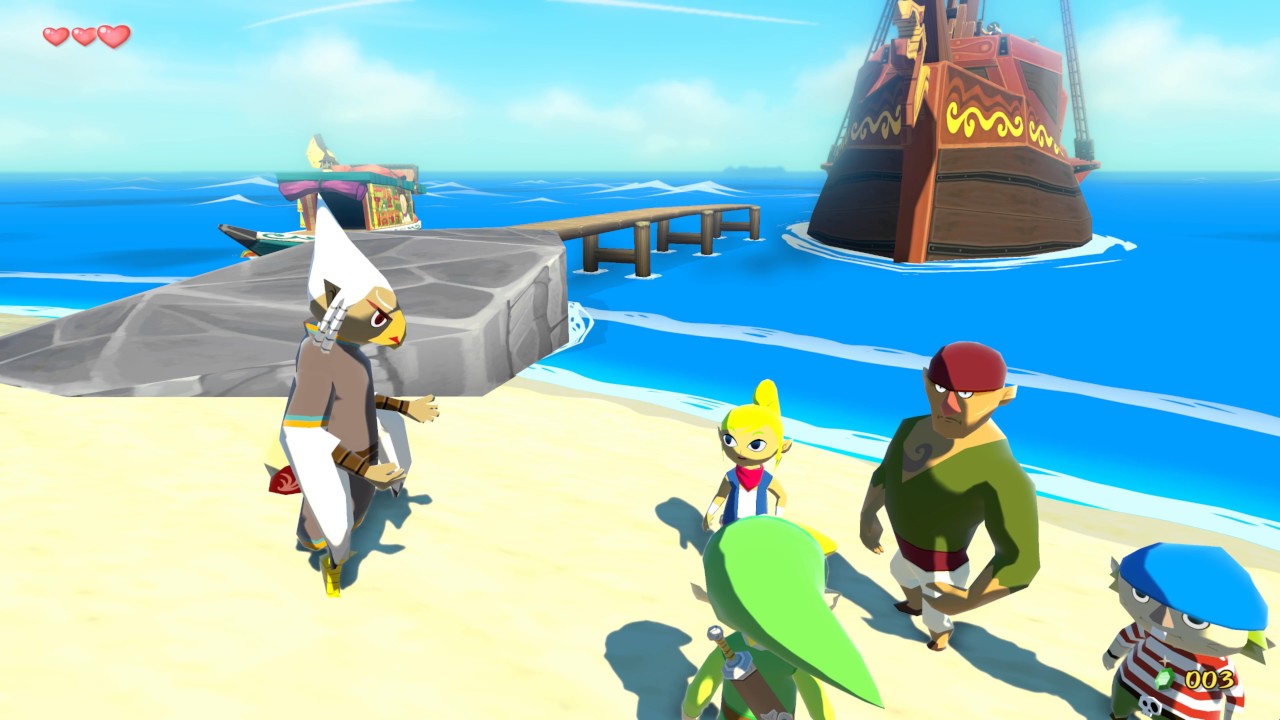Click the third heart in the health meter
Screen dimensions: 1280x720
[113, 34]
